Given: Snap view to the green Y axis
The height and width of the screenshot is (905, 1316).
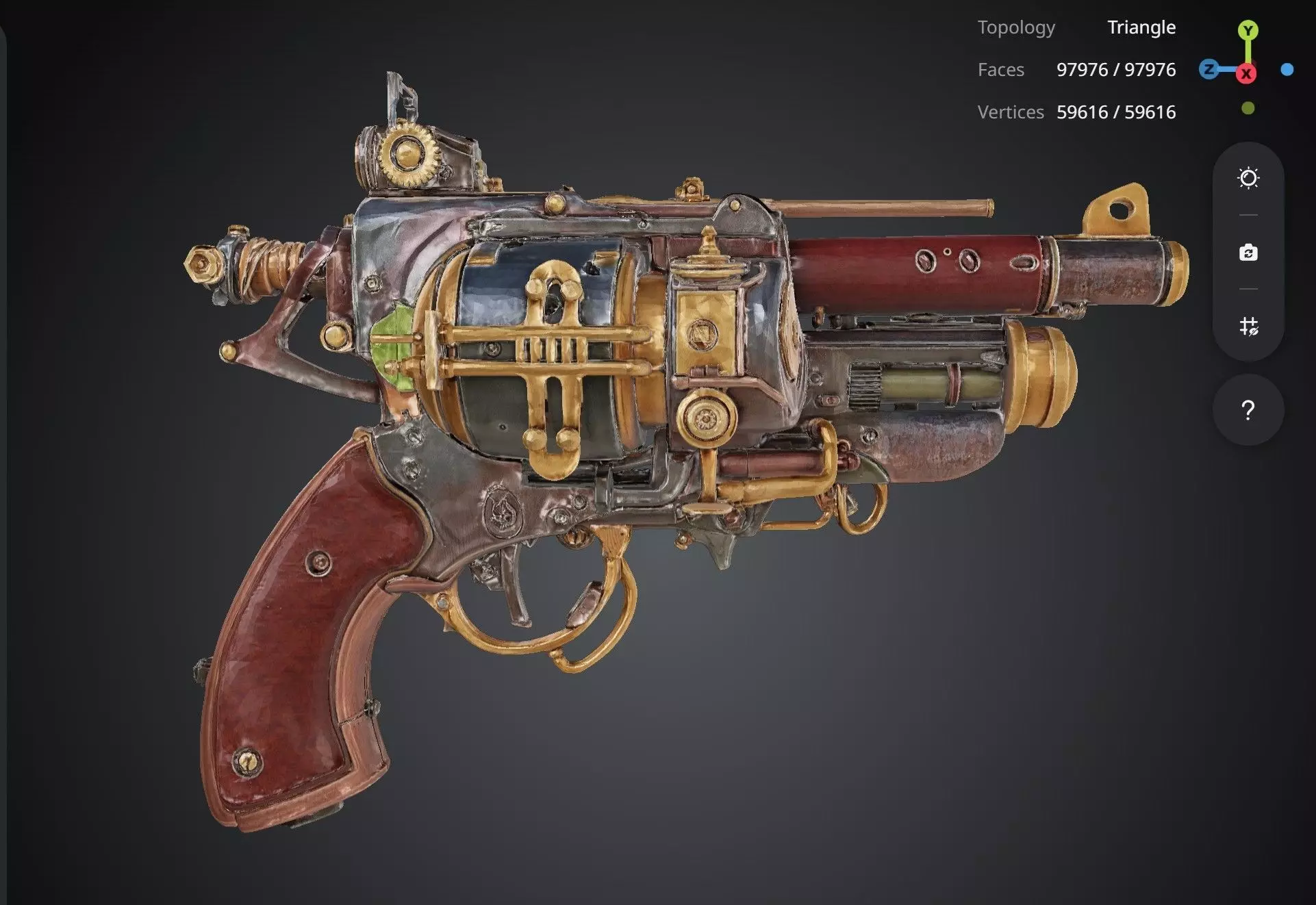Looking at the screenshot, I should point(1248,31).
